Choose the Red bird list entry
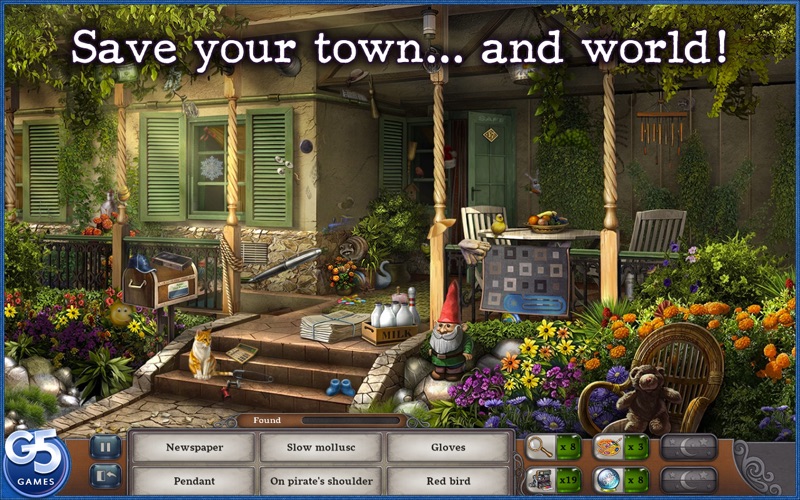Image resolution: width=800 pixels, height=500 pixels. point(448,481)
